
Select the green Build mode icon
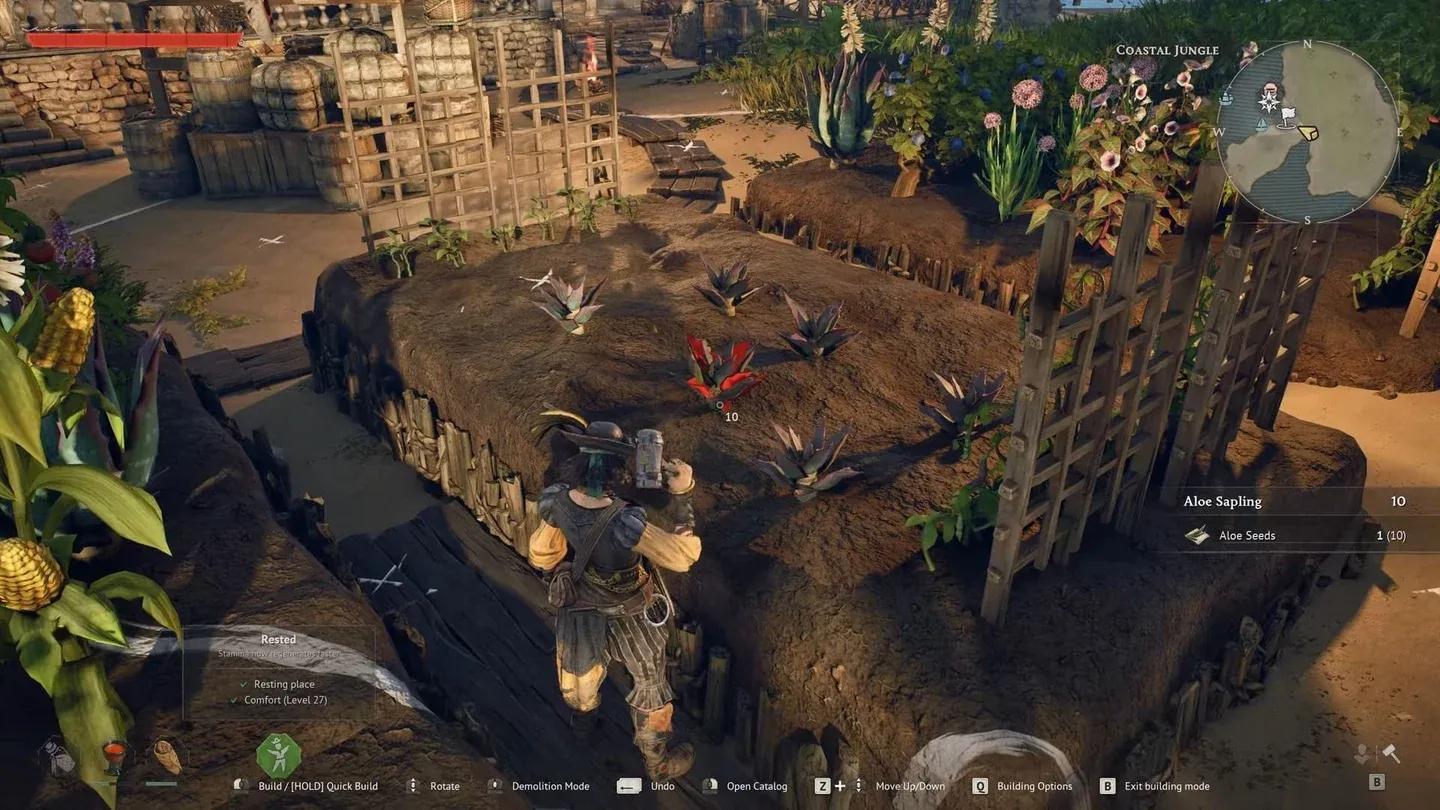coord(278,755)
